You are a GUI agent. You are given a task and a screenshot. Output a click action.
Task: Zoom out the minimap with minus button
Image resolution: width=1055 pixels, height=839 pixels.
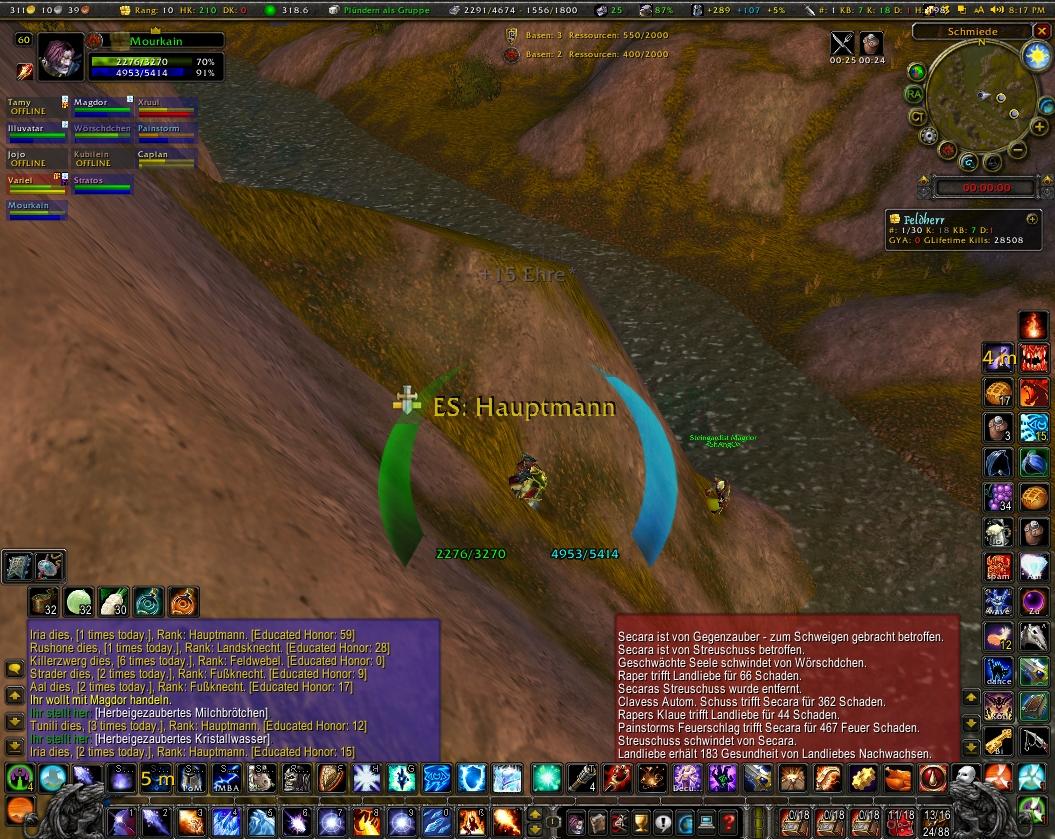tap(1015, 150)
